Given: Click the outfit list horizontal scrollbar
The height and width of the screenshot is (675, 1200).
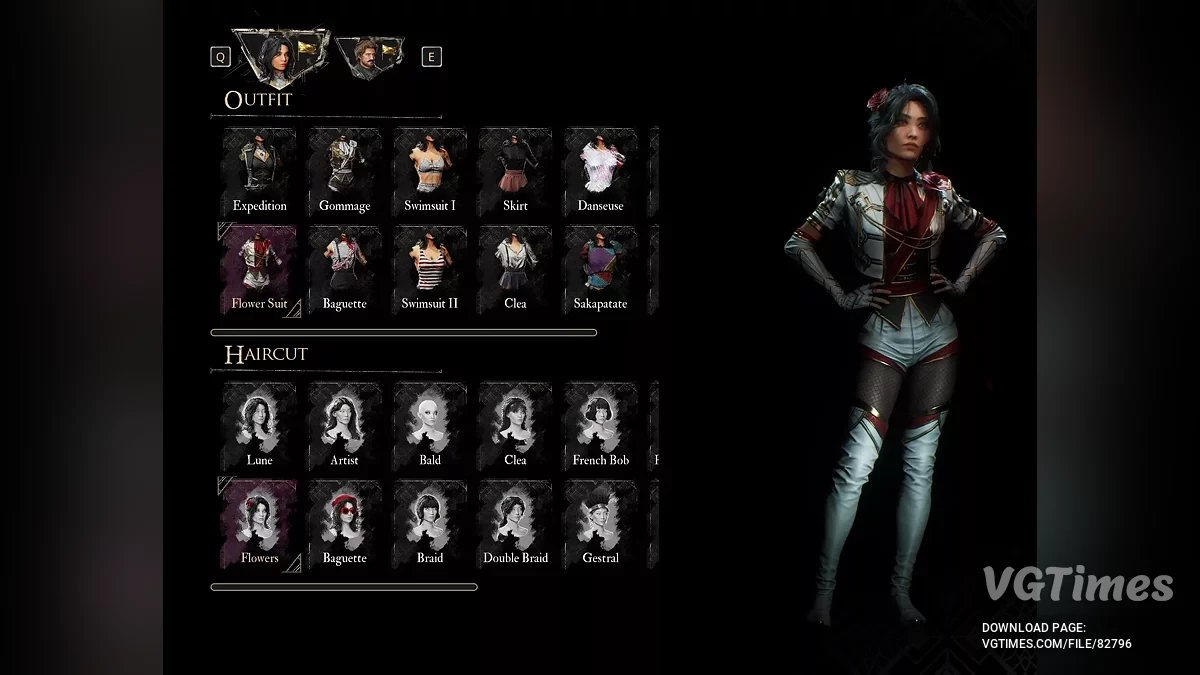Looking at the screenshot, I should [x=403, y=332].
